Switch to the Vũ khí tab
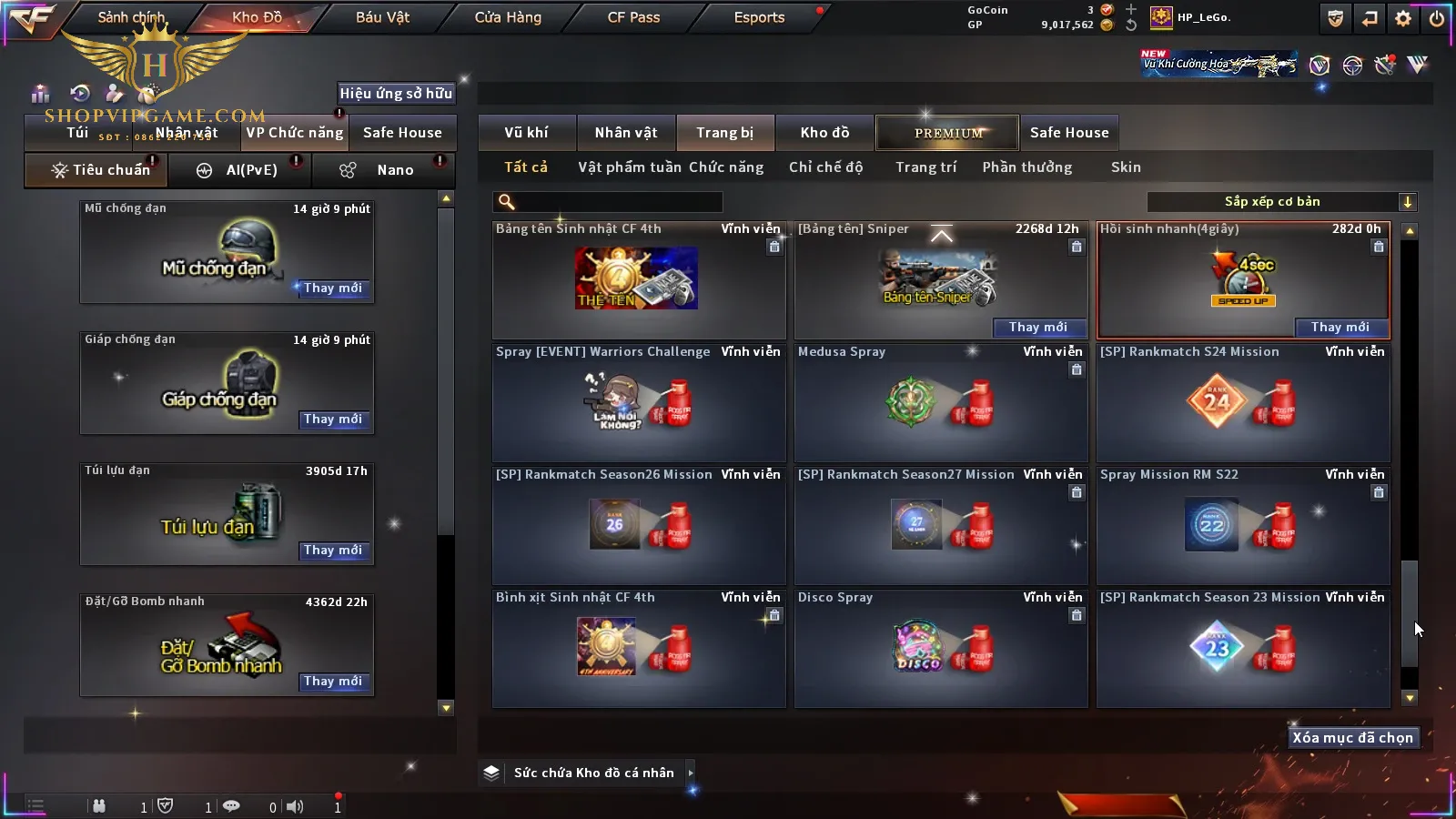Screen dimensions: 1456x819 coord(526,133)
